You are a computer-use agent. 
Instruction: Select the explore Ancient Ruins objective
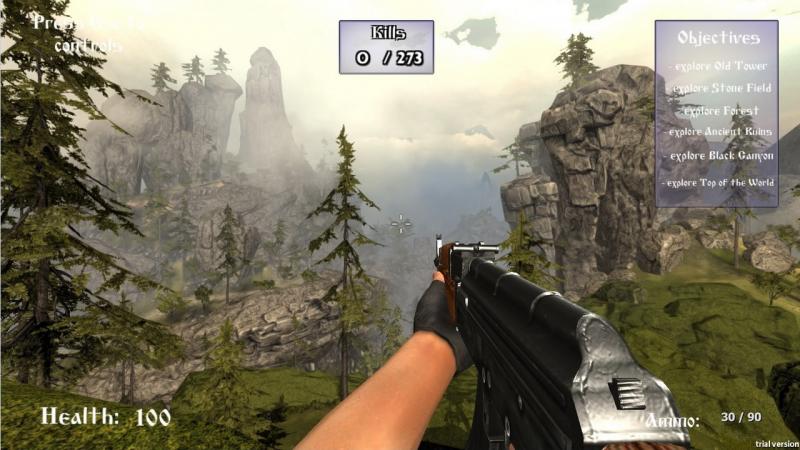[718, 132]
